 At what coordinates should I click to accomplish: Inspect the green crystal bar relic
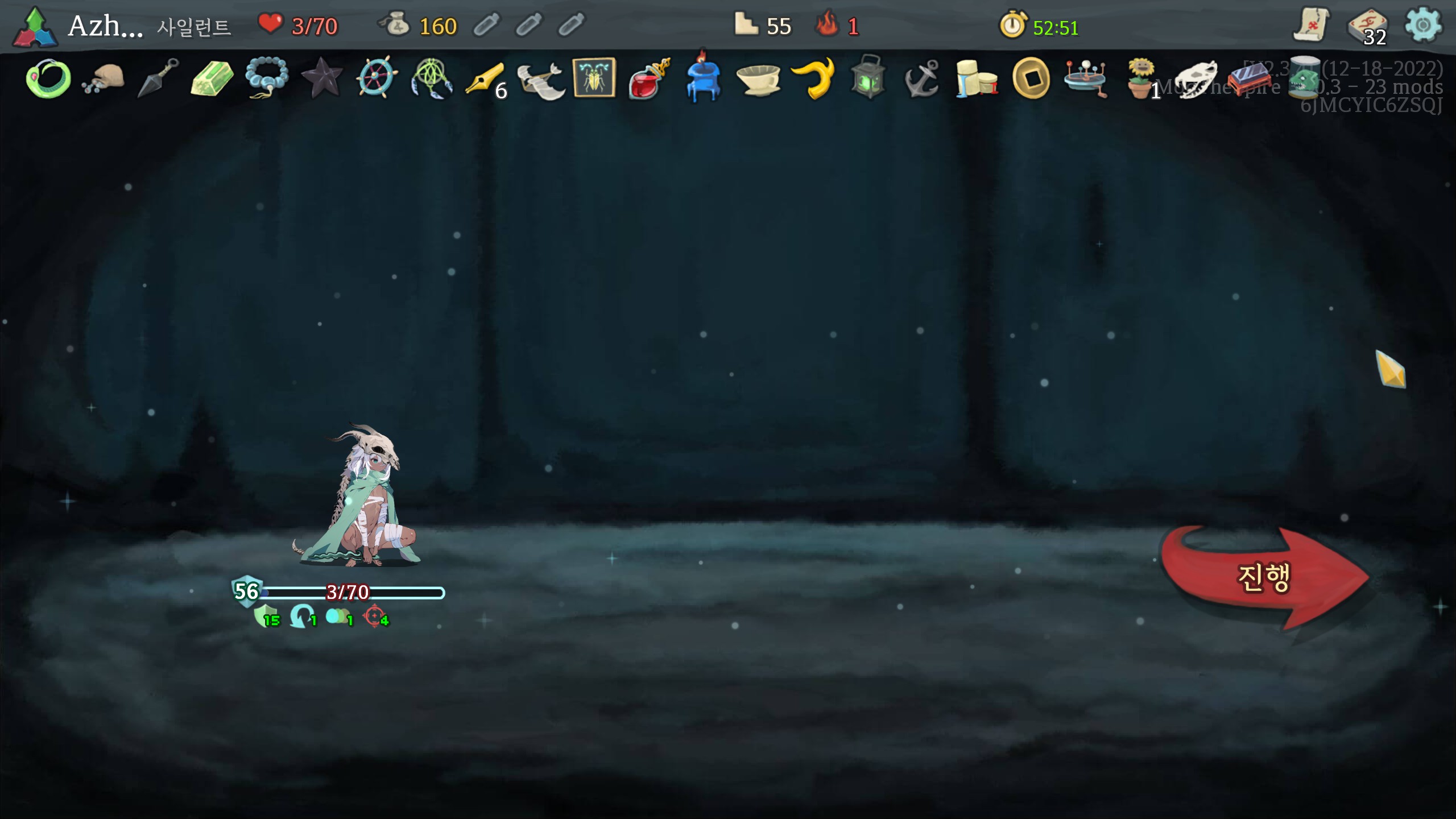pos(212,78)
